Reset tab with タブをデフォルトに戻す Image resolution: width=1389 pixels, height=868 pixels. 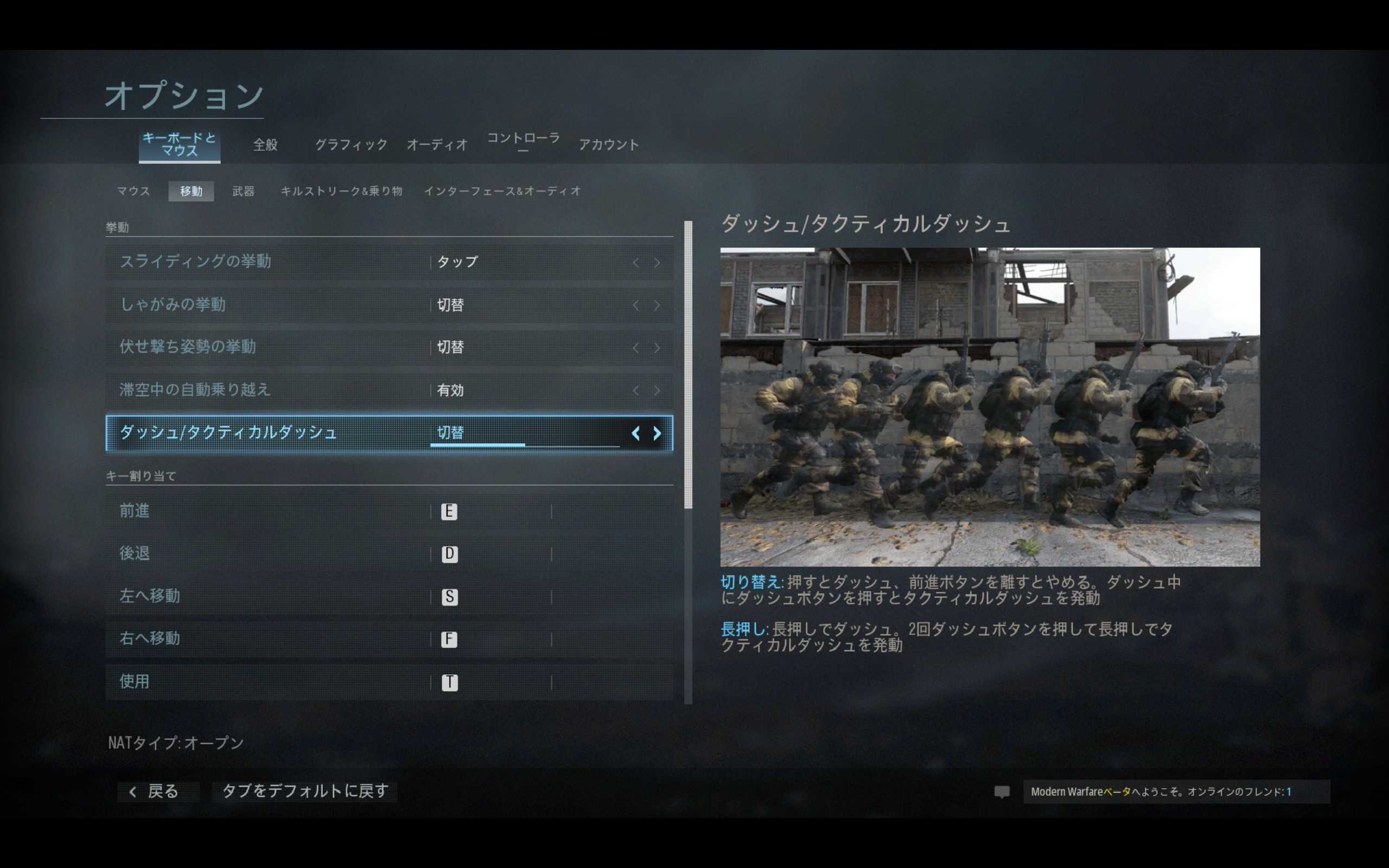tap(305, 792)
